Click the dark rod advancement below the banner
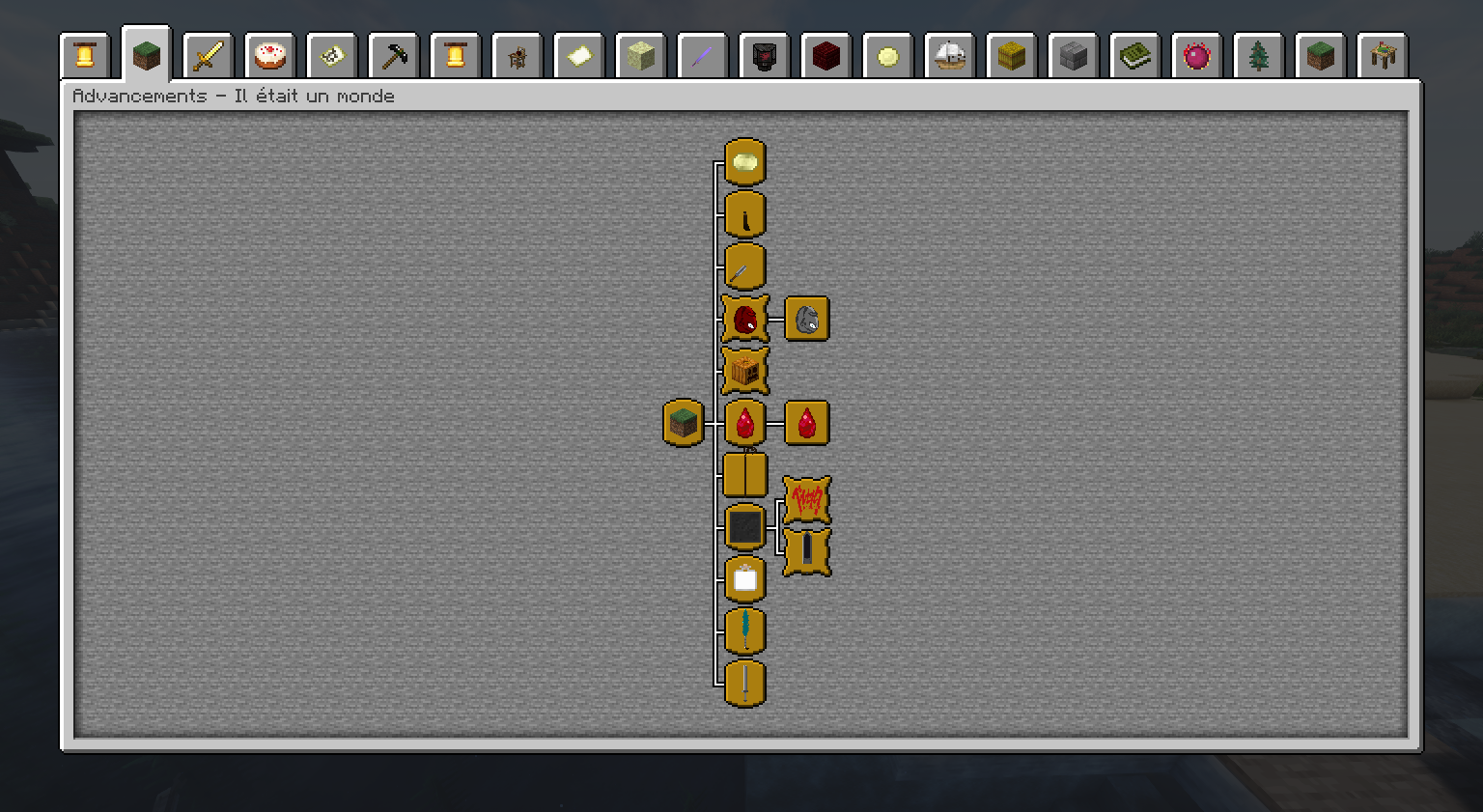1483x812 pixels. pos(806,554)
